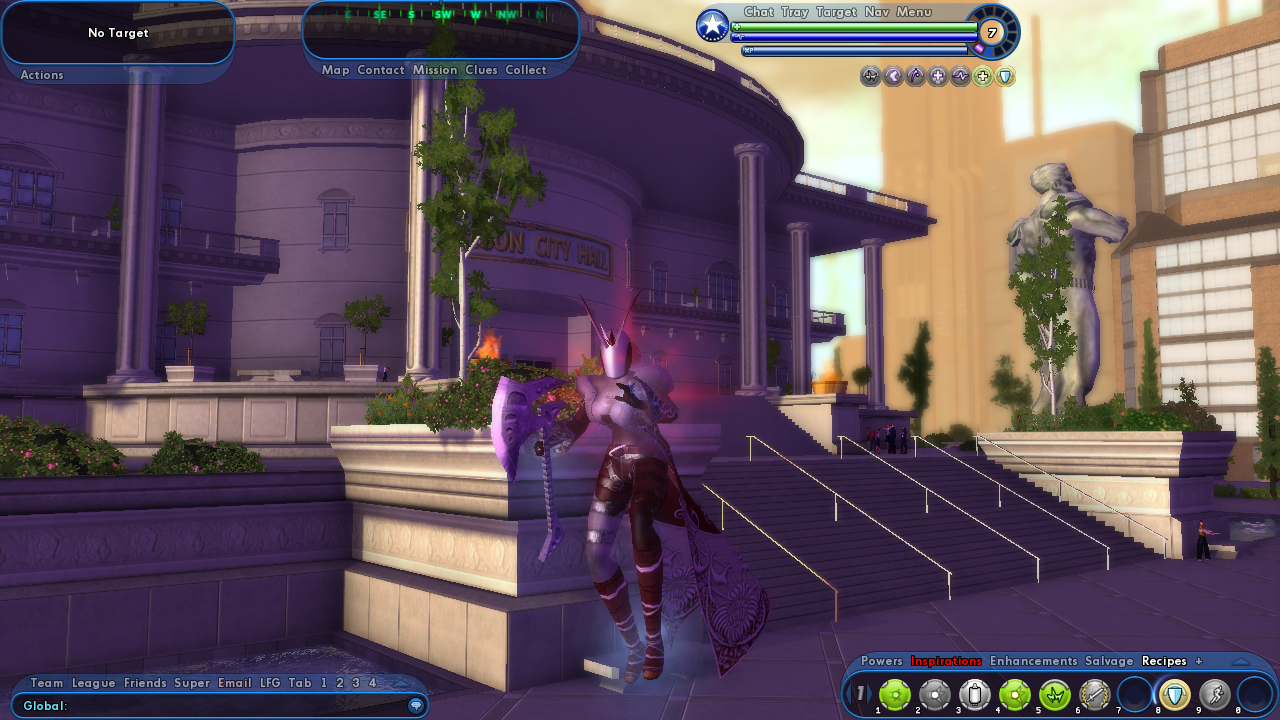Open the Map window
The image size is (1280, 720).
coord(336,70)
